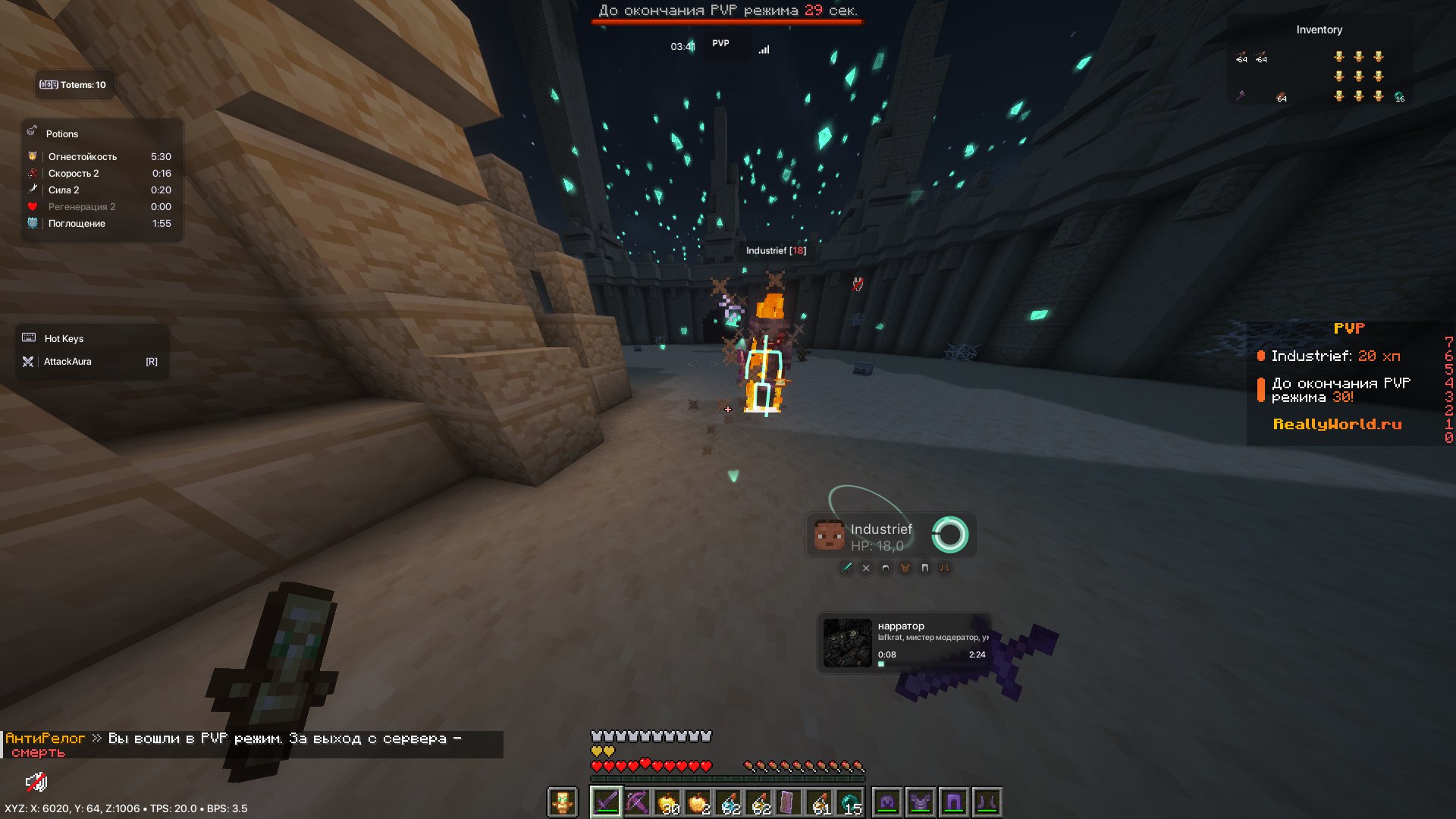Select the sword icon in Industrief's target HUD

[847, 568]
